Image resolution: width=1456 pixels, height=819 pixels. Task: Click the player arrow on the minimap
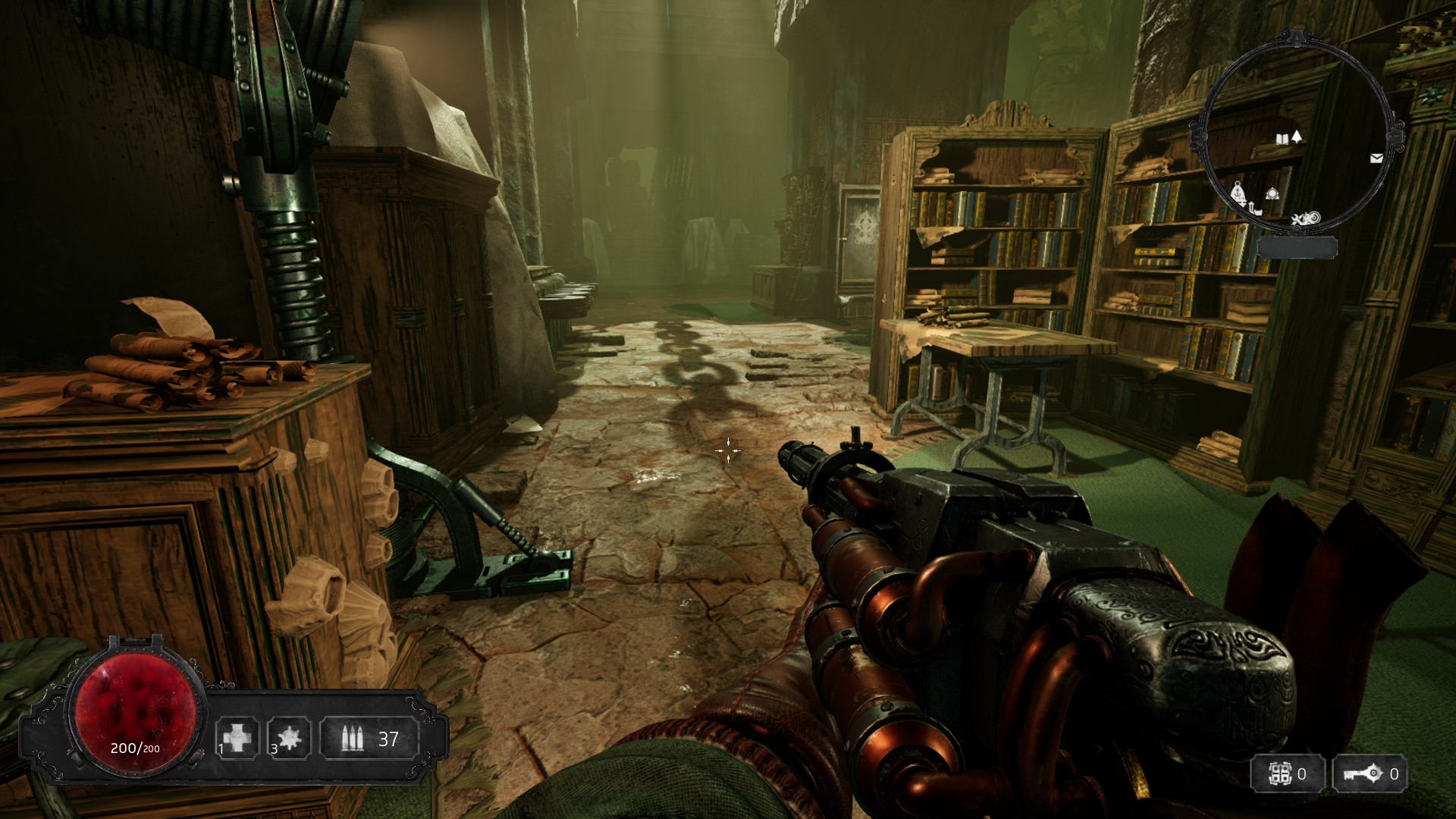click(x=1297, y=136)
